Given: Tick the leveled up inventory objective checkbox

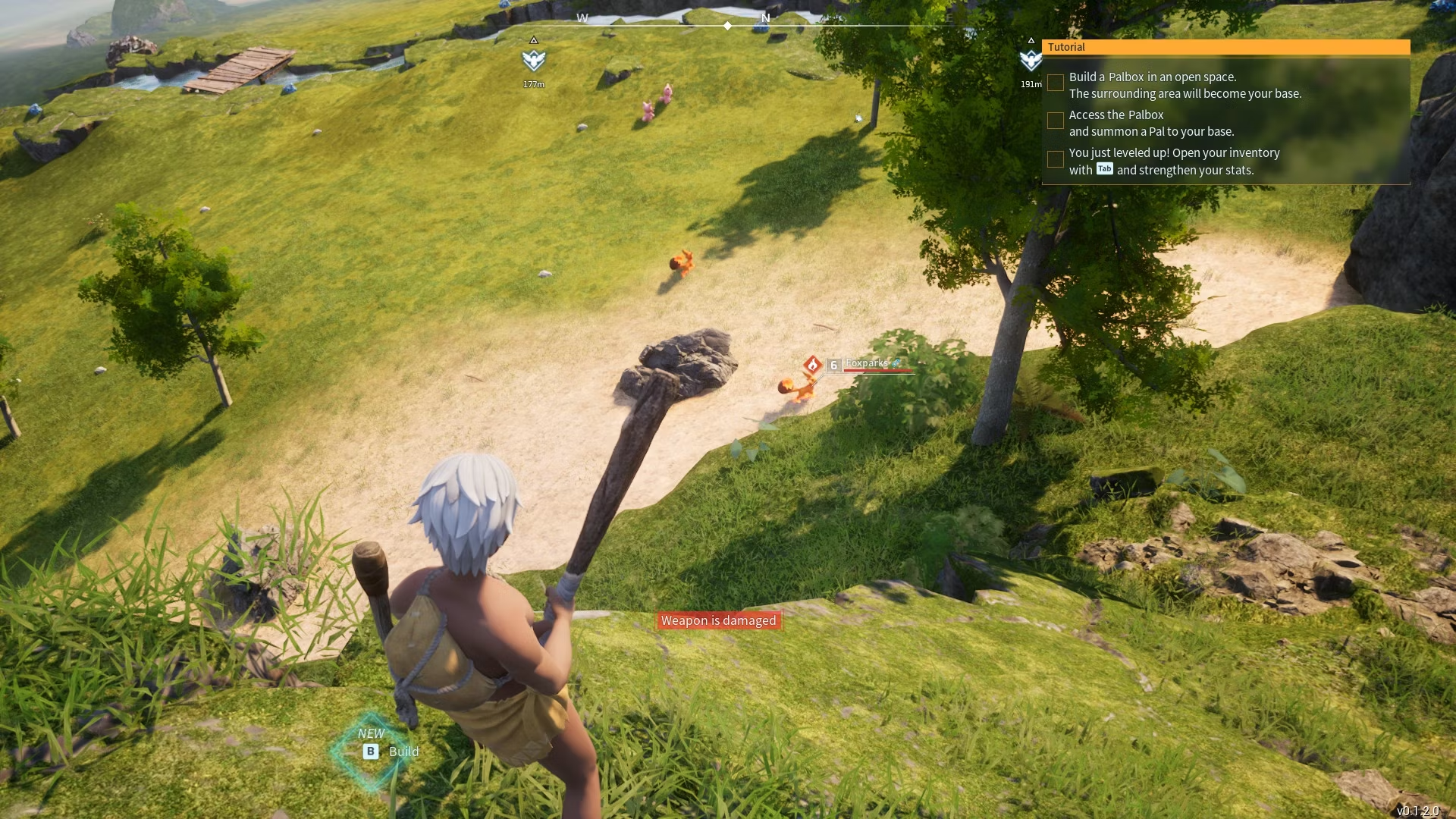Looking at the screenshot, I should 1055,159.
